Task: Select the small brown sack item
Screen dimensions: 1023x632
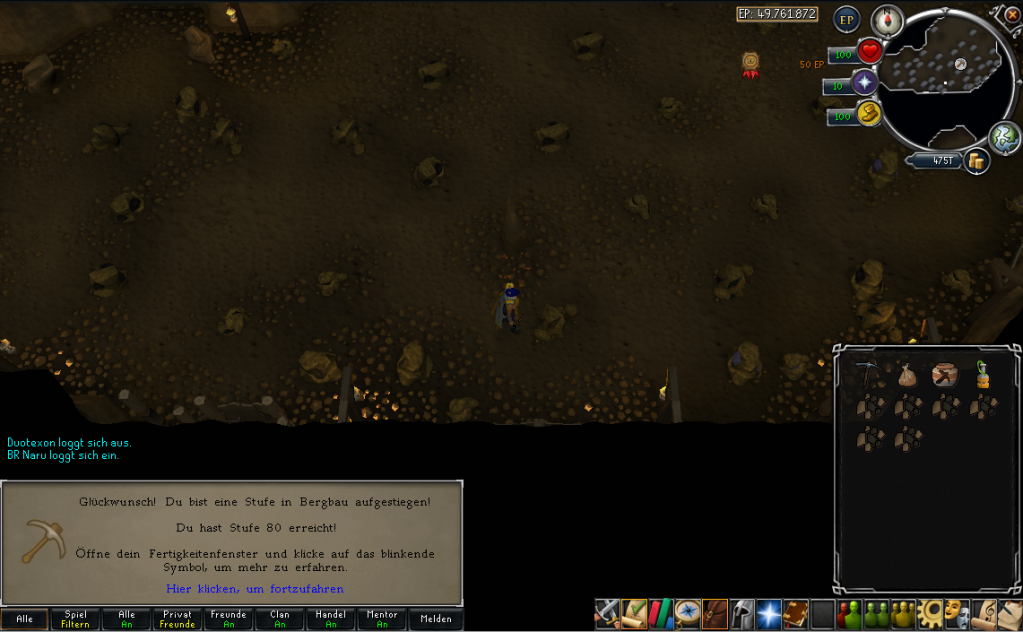Action: click(907, 375)
